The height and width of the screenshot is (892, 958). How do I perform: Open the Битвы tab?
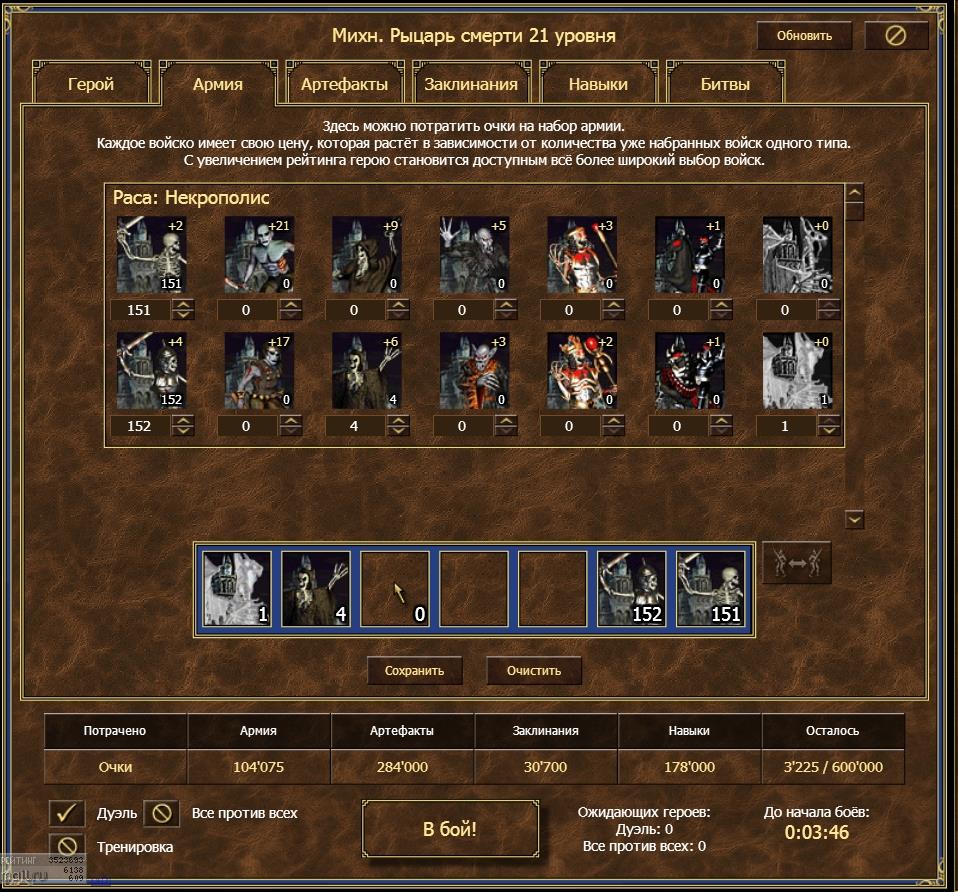click(725, 84)
